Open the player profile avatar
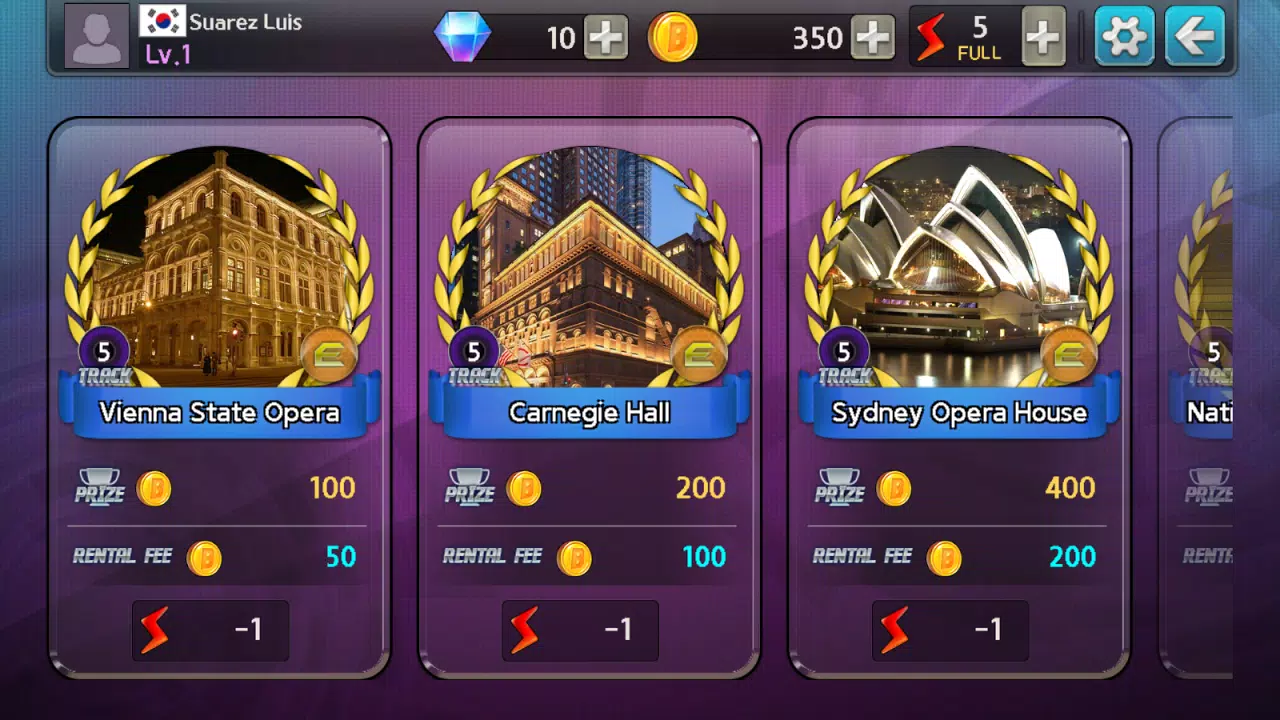 pyautogui.click(x=96, y=37)
